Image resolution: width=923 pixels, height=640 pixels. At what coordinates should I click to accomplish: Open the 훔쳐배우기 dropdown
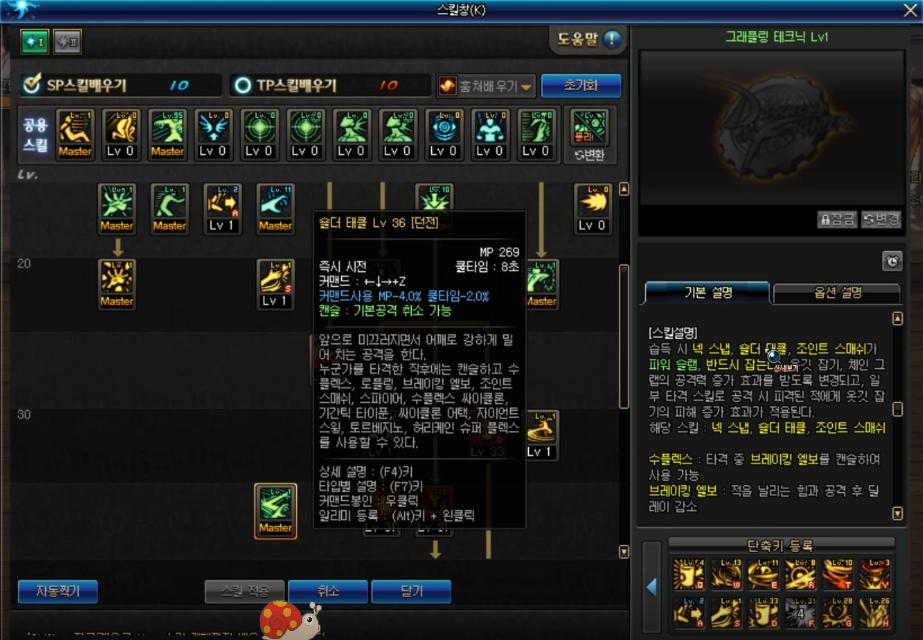click(x=487, y=86)
